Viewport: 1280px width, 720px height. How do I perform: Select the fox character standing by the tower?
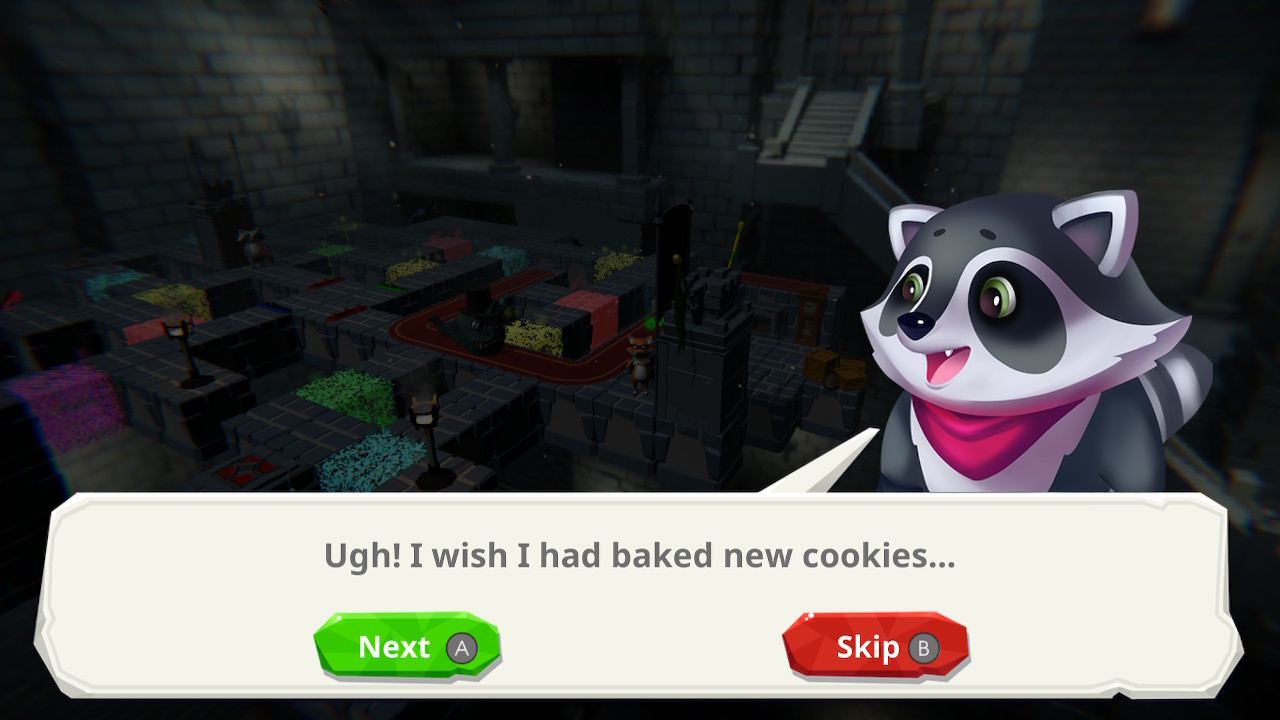coord(641,358)
